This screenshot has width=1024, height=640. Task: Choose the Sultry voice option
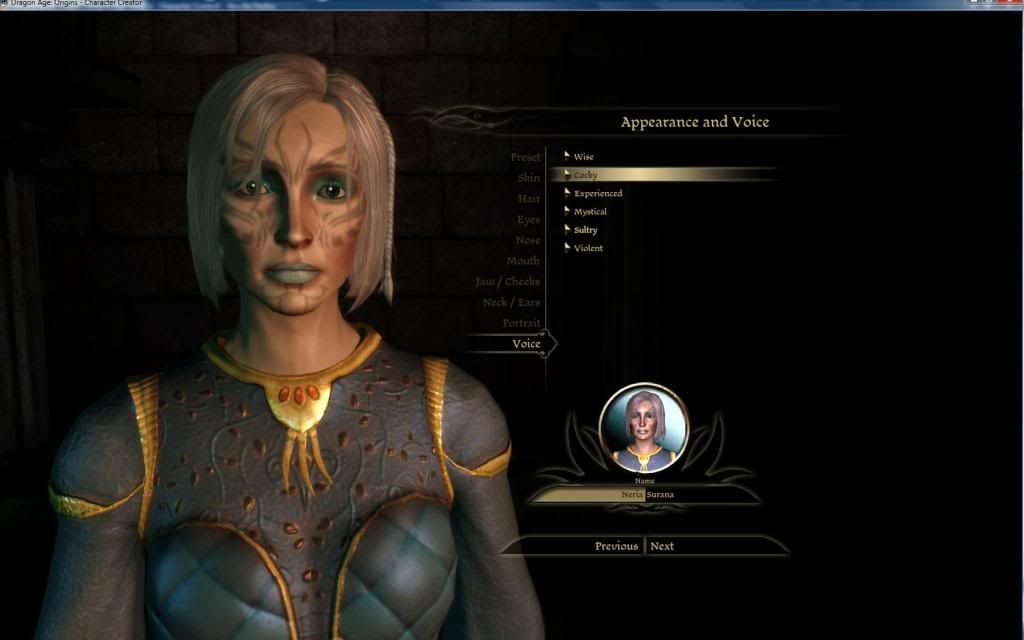pos(585,230)
